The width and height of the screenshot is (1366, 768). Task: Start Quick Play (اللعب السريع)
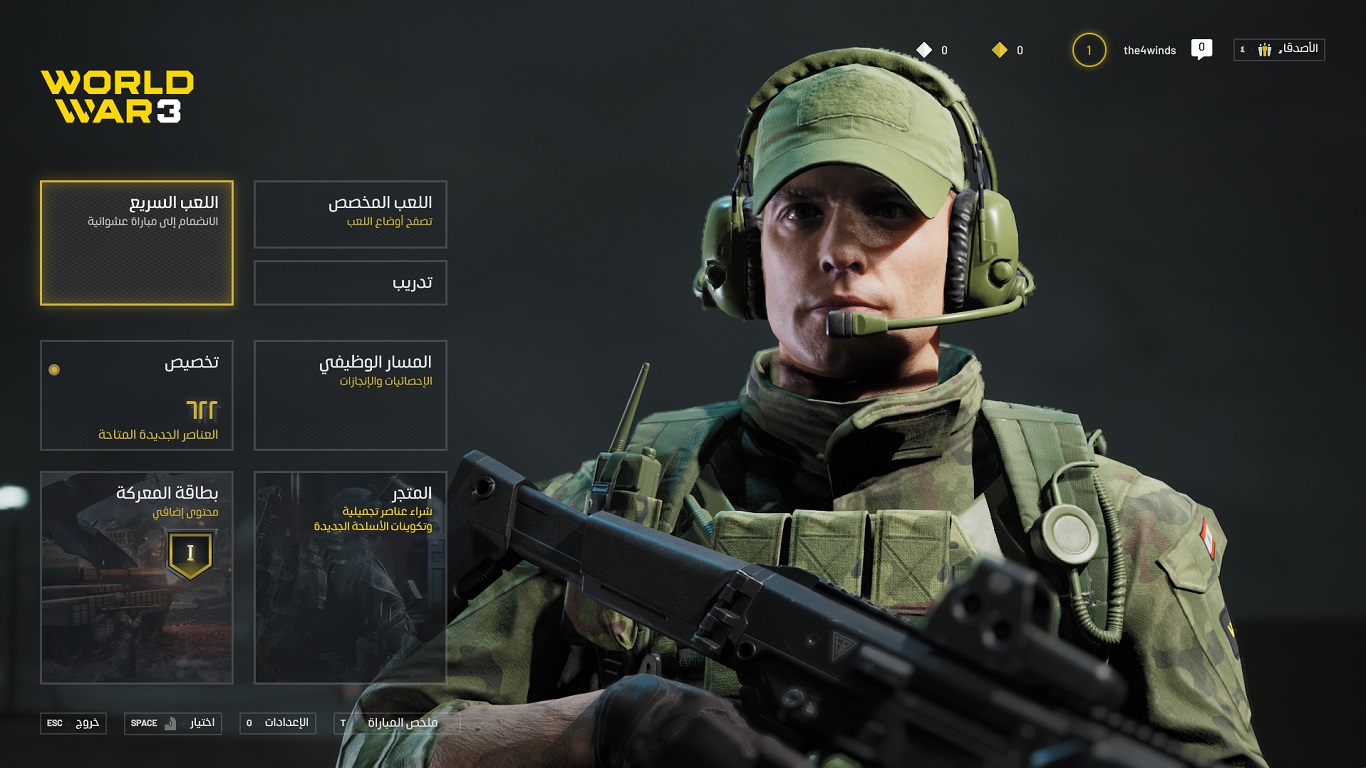pyautogui.click(x=137, y=243)
